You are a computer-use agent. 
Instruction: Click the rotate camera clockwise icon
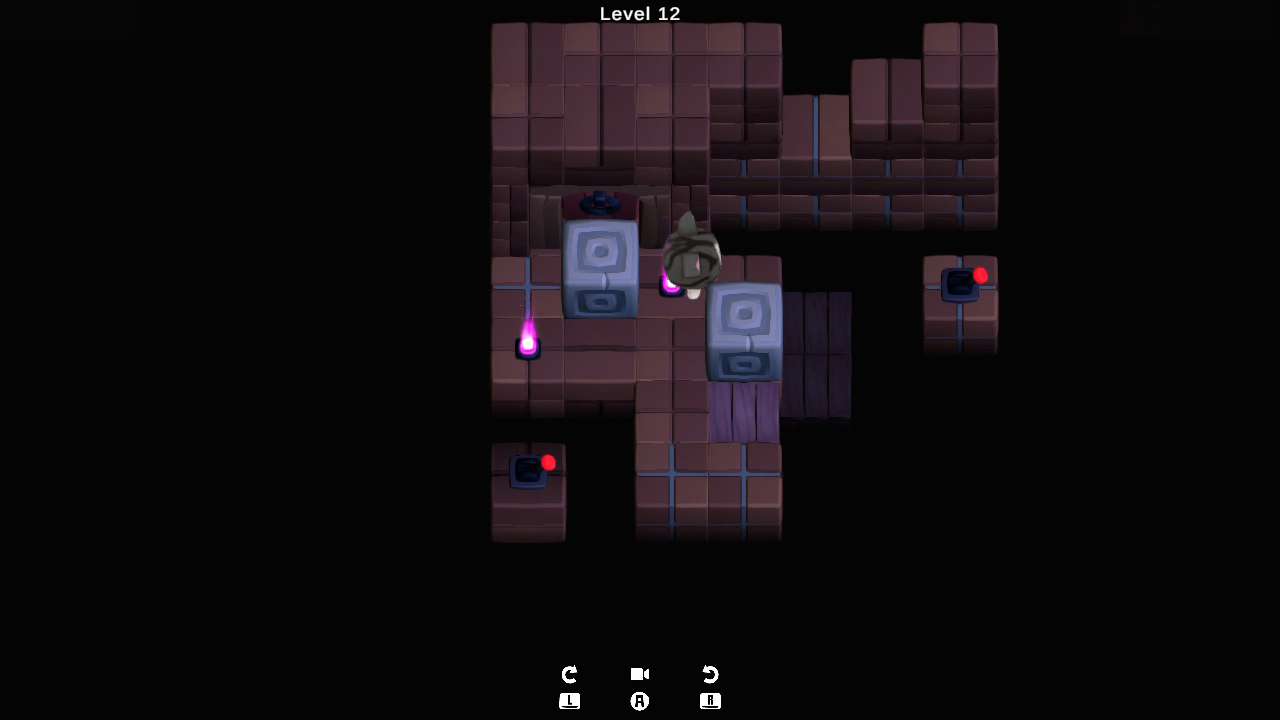click(x=569, y=674)
